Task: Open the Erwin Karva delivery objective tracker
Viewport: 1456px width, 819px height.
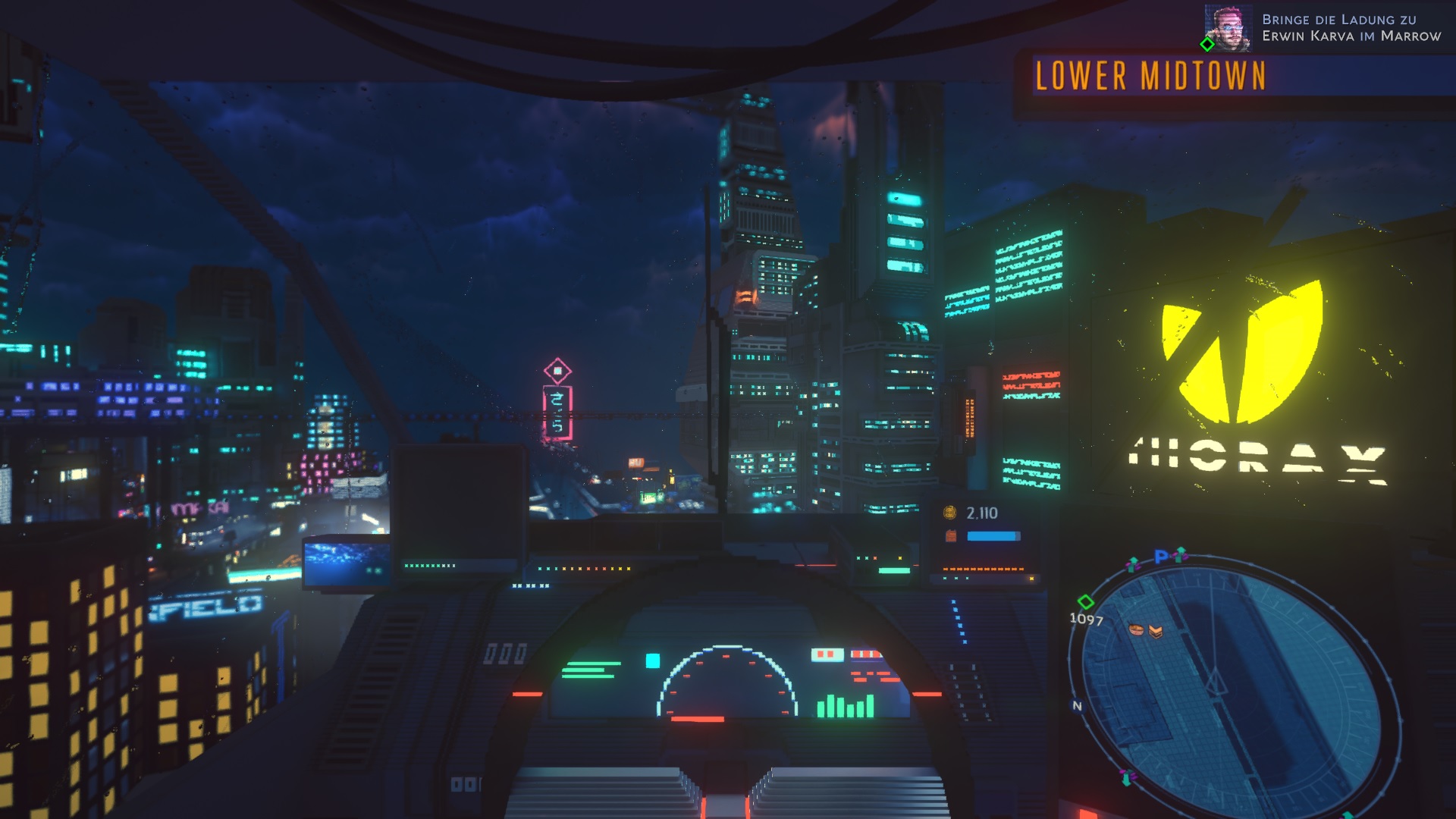Action: pos(1351,27)
